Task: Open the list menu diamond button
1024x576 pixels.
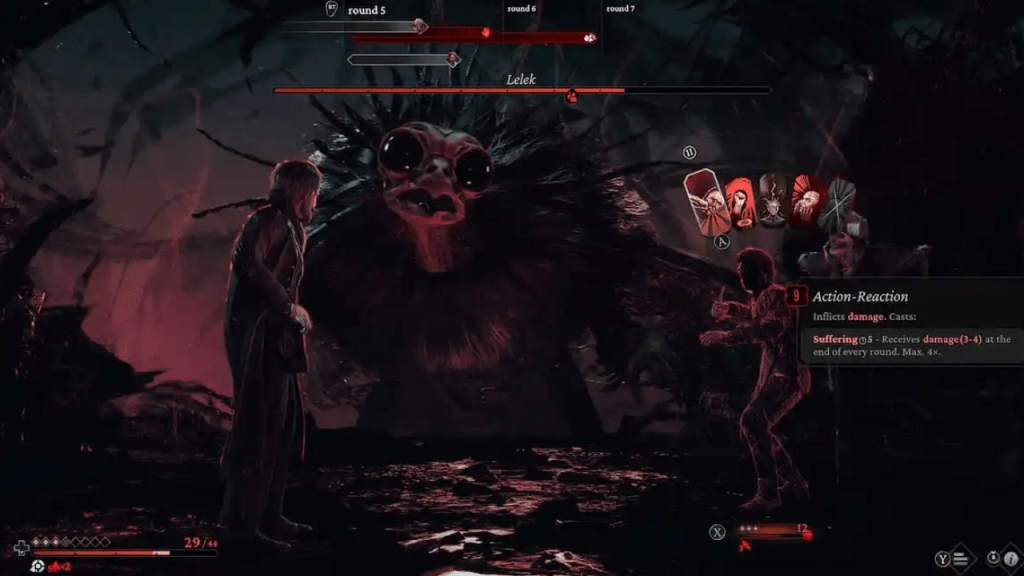Action: 958,560
